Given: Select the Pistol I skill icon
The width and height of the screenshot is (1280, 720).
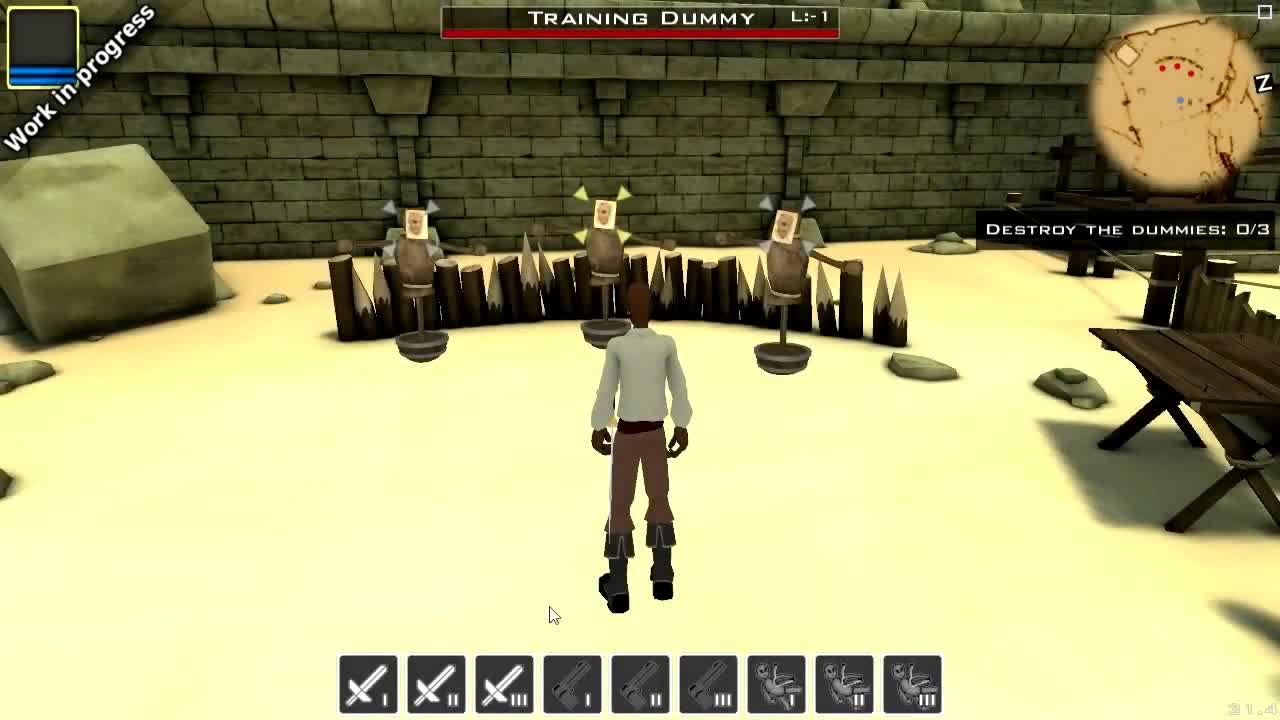Looking at the screenshot, I should point(574,685).
